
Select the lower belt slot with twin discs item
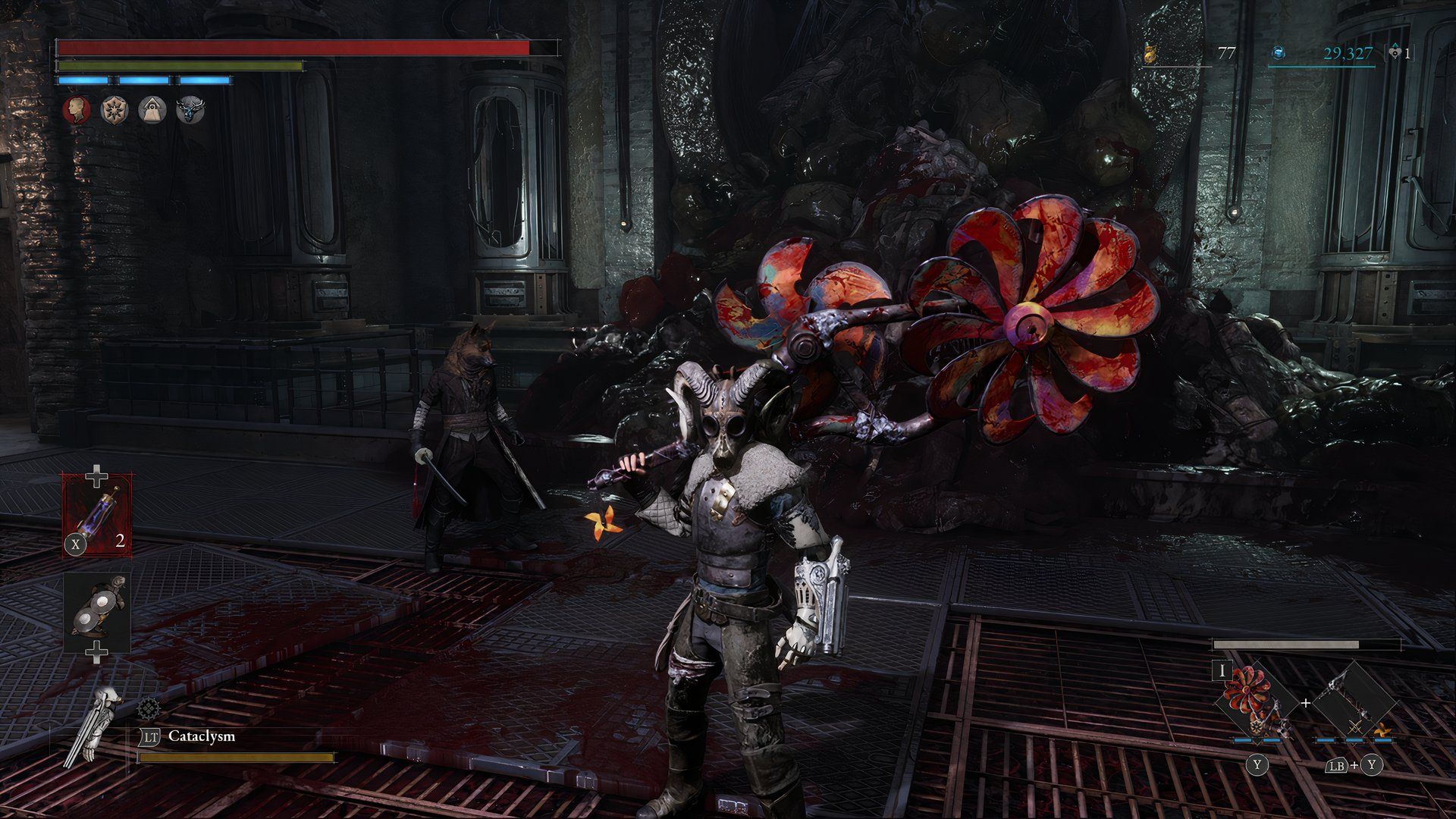coord(97,613)
